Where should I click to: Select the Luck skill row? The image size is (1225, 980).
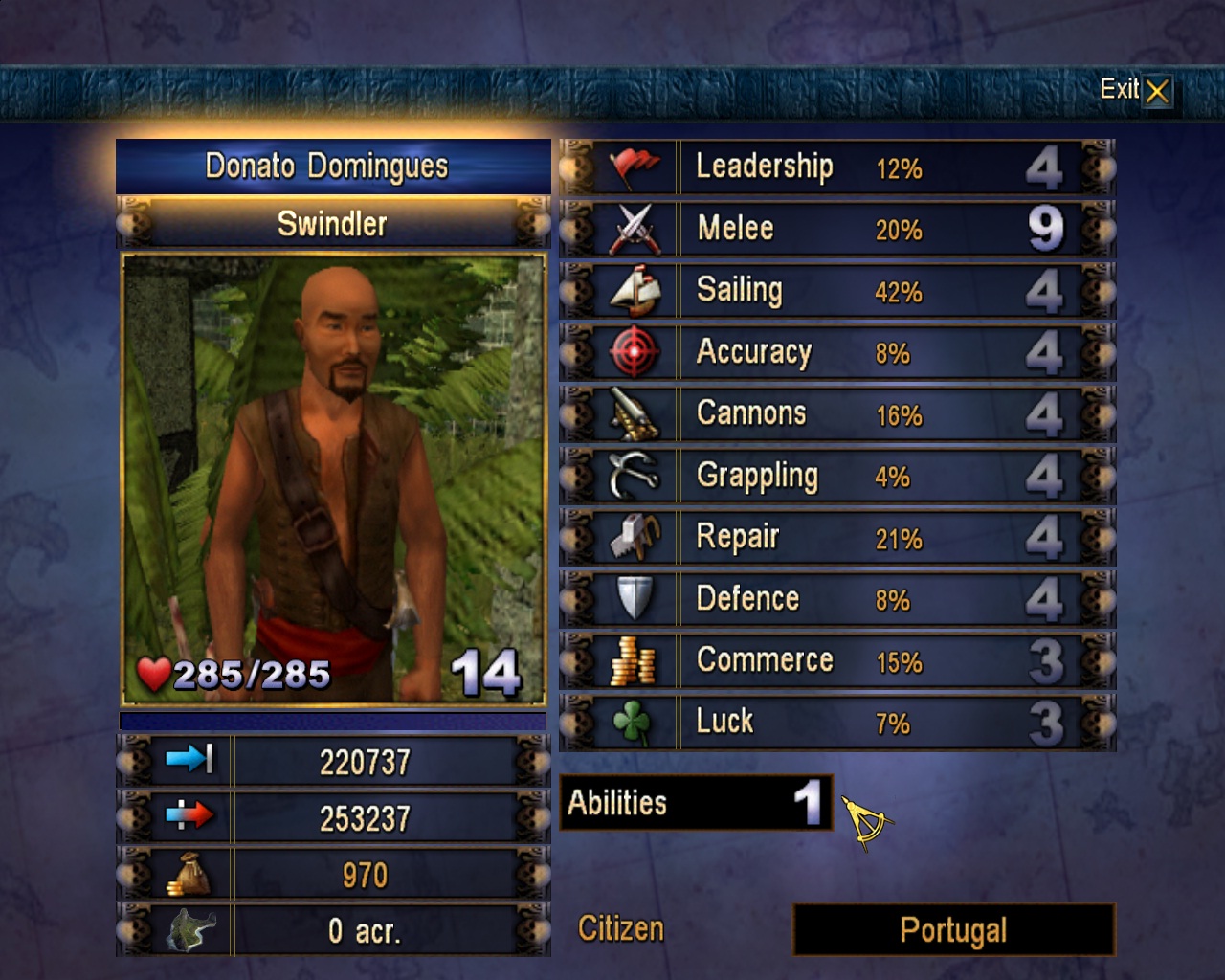(x=837, y=723)
